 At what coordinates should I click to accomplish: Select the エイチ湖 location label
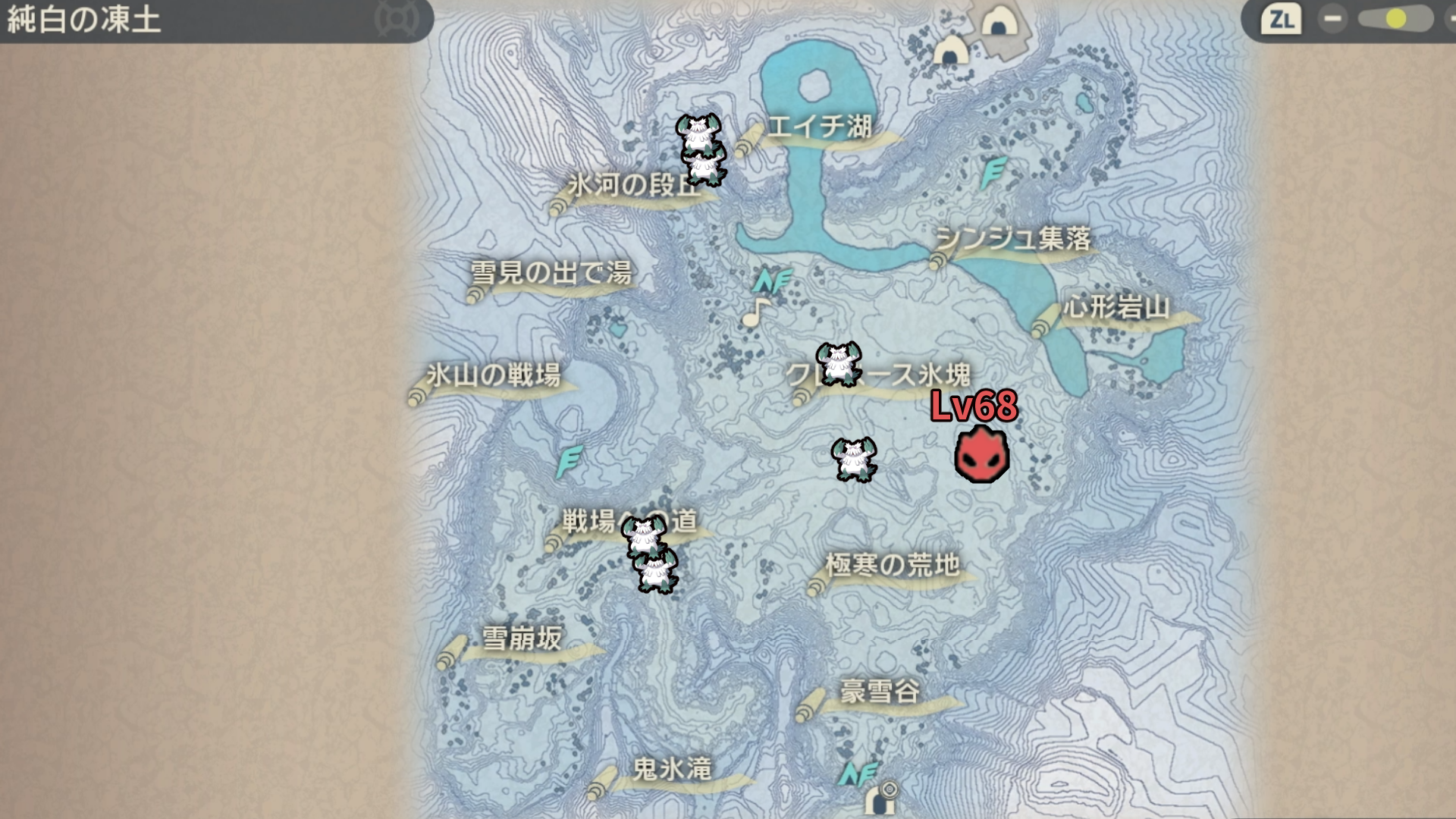pyautogui.click(x=819, y=127)
